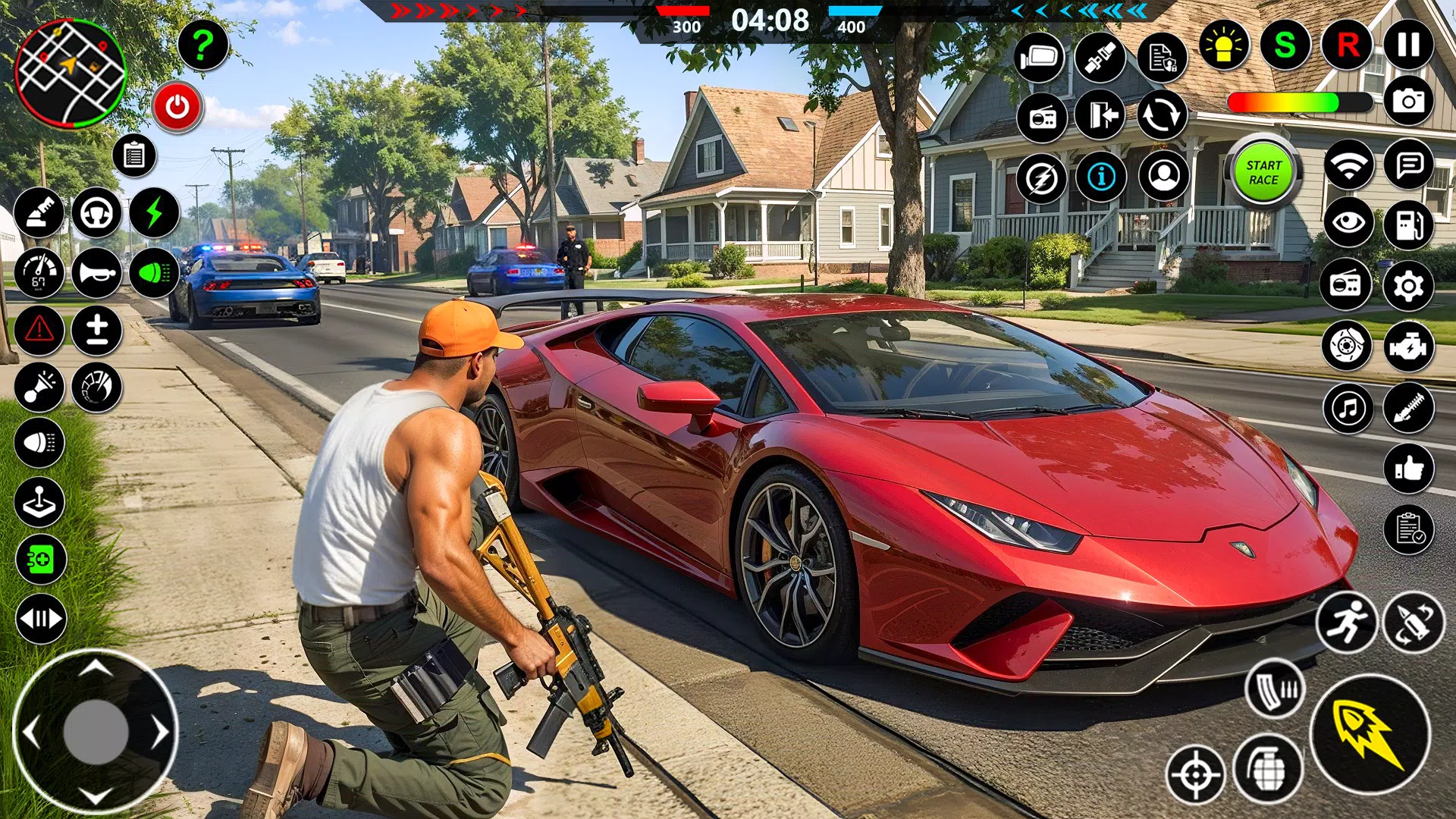Tap the thumbs up like button
This screenshot has width=1456, height=819.
point(1408,469)
